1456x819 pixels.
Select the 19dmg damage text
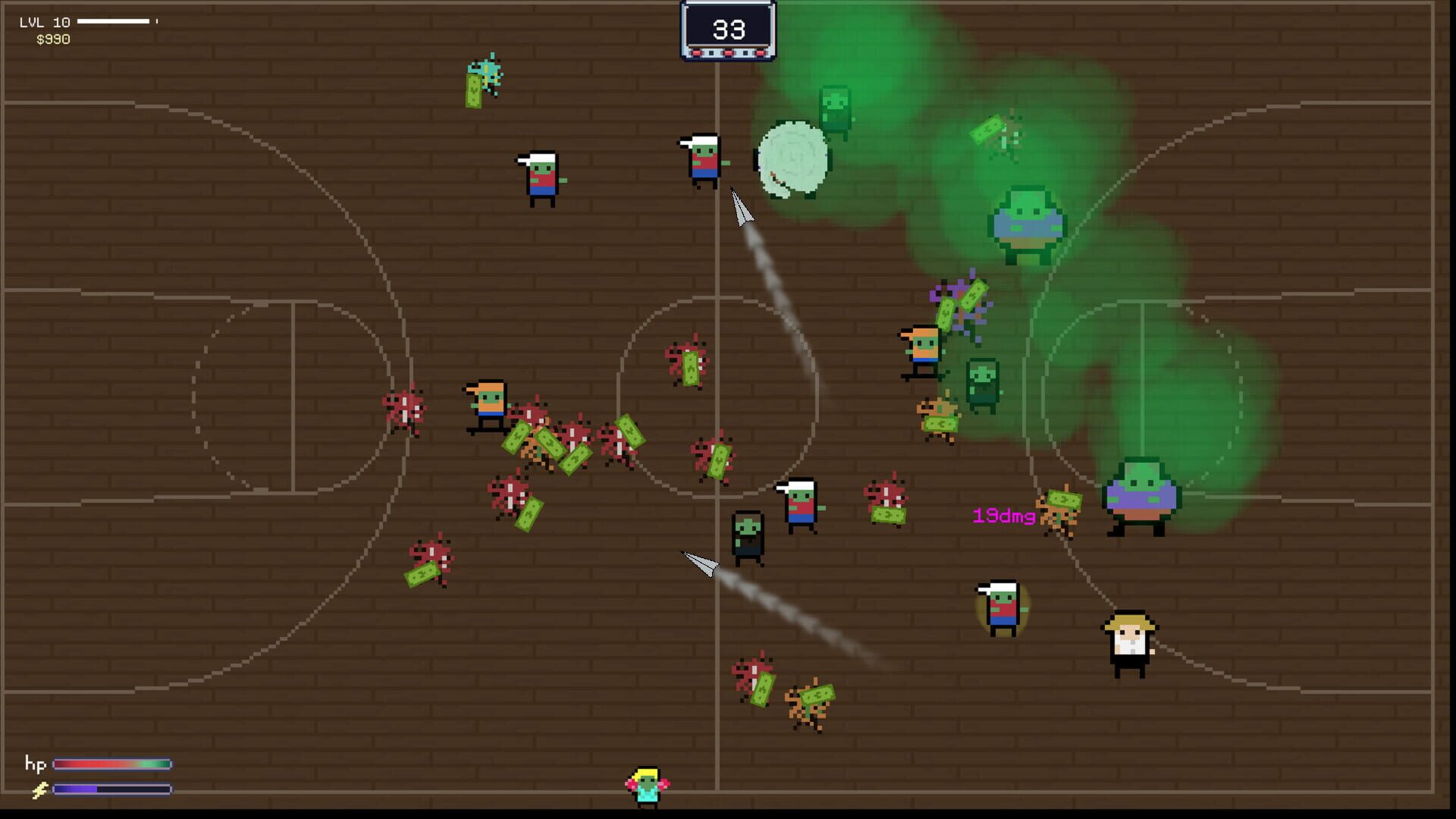tap(1003, 516)
